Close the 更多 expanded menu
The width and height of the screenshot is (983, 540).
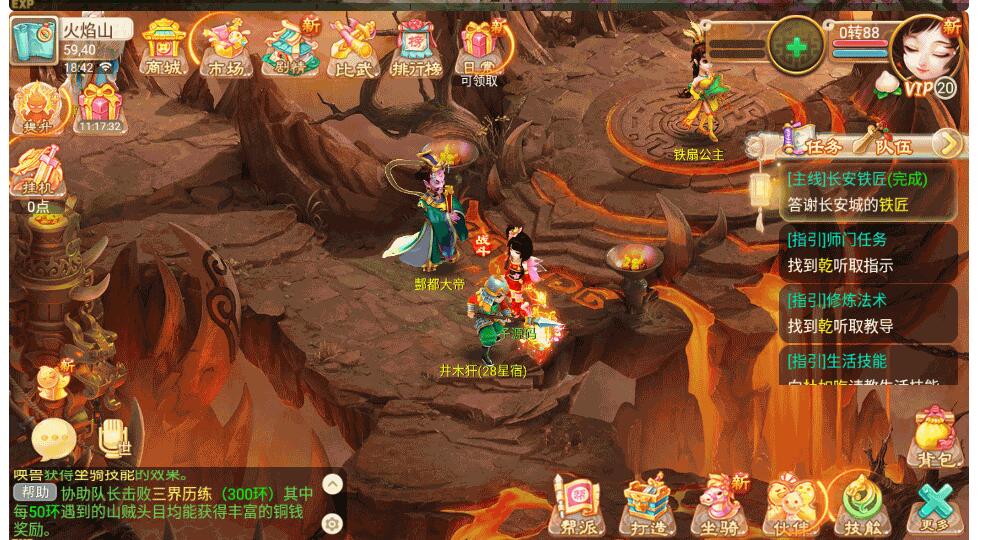936,505
